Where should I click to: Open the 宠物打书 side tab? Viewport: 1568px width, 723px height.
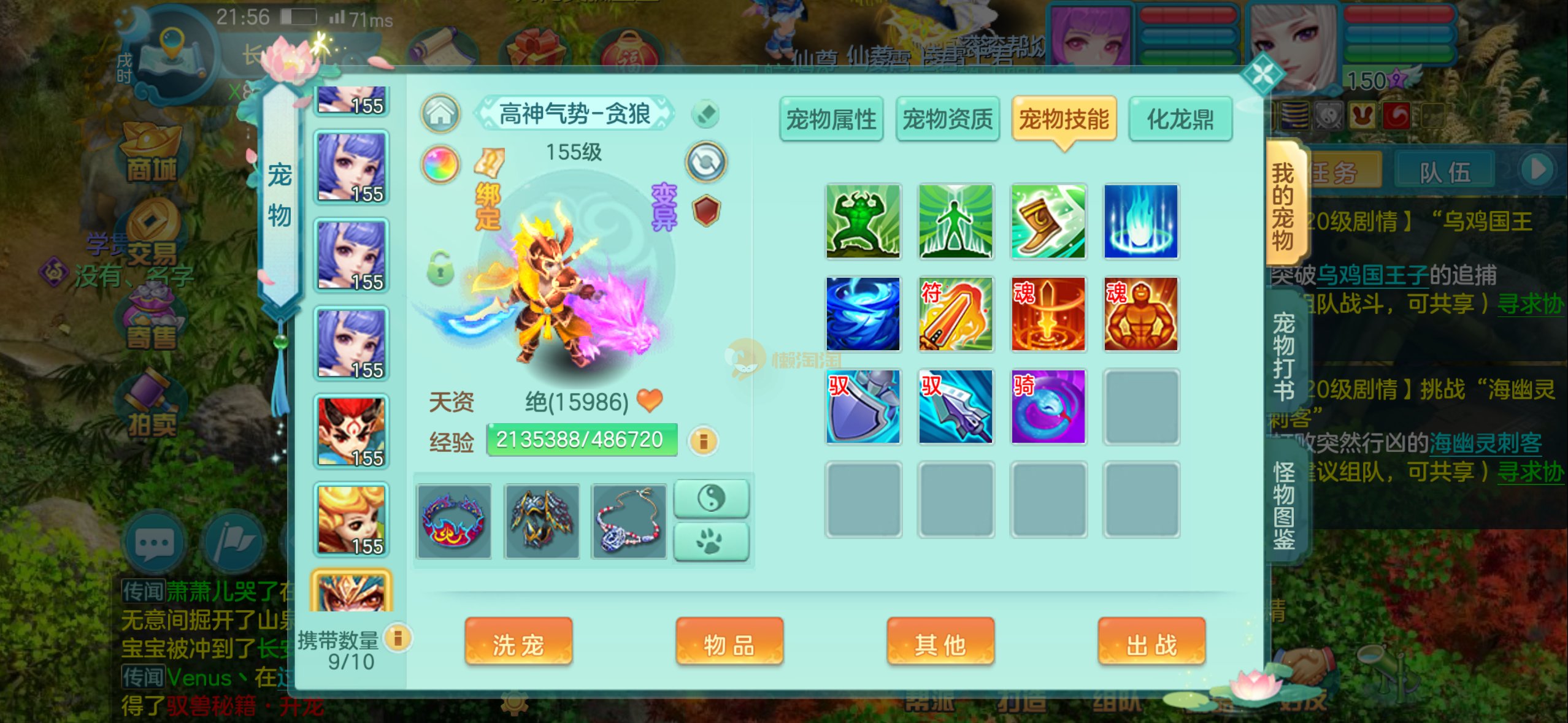pyautogui.click(x=1283, y=356)
